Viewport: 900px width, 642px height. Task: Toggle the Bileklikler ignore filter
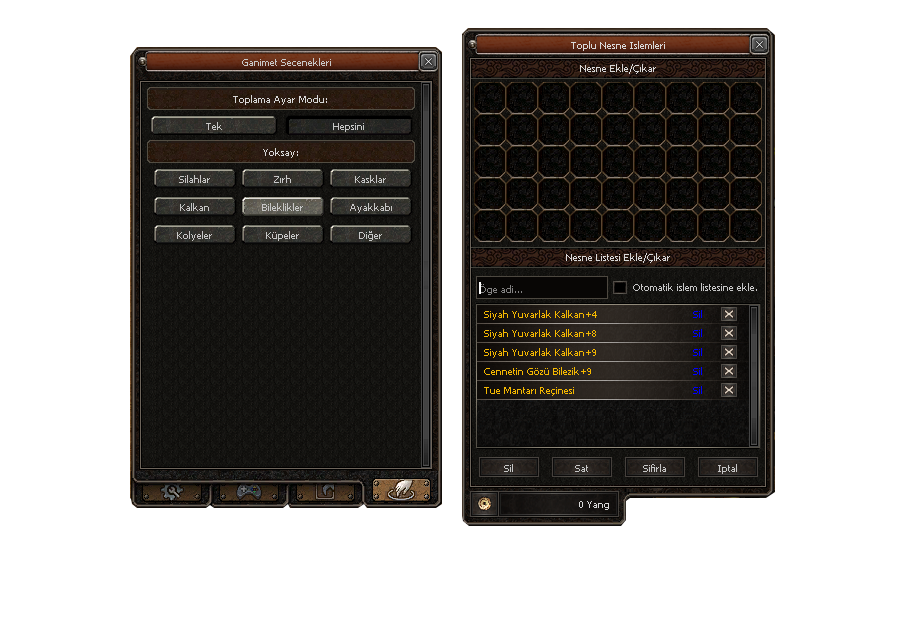(x=282, y=207)
